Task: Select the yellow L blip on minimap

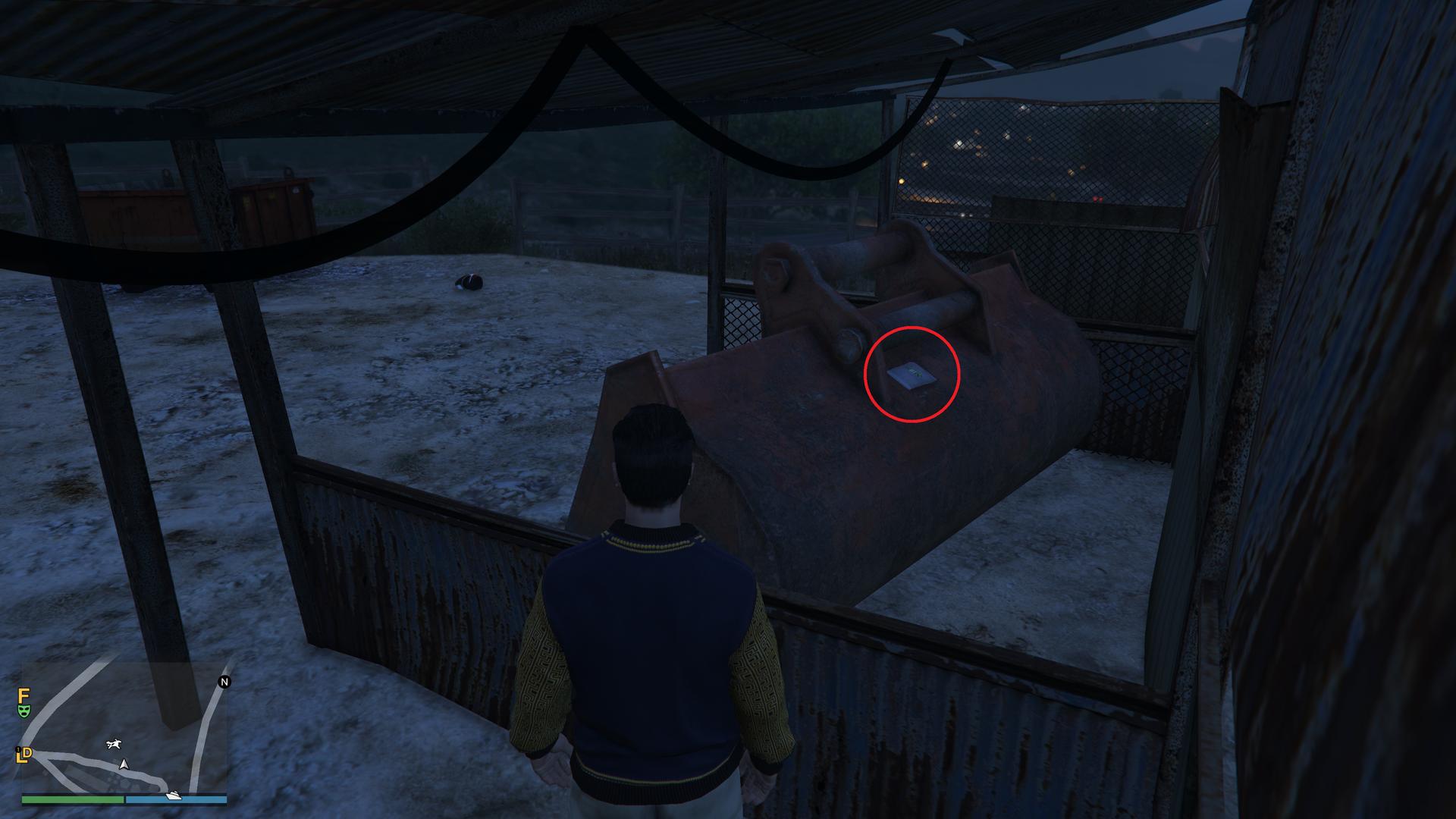Action: 23,755
